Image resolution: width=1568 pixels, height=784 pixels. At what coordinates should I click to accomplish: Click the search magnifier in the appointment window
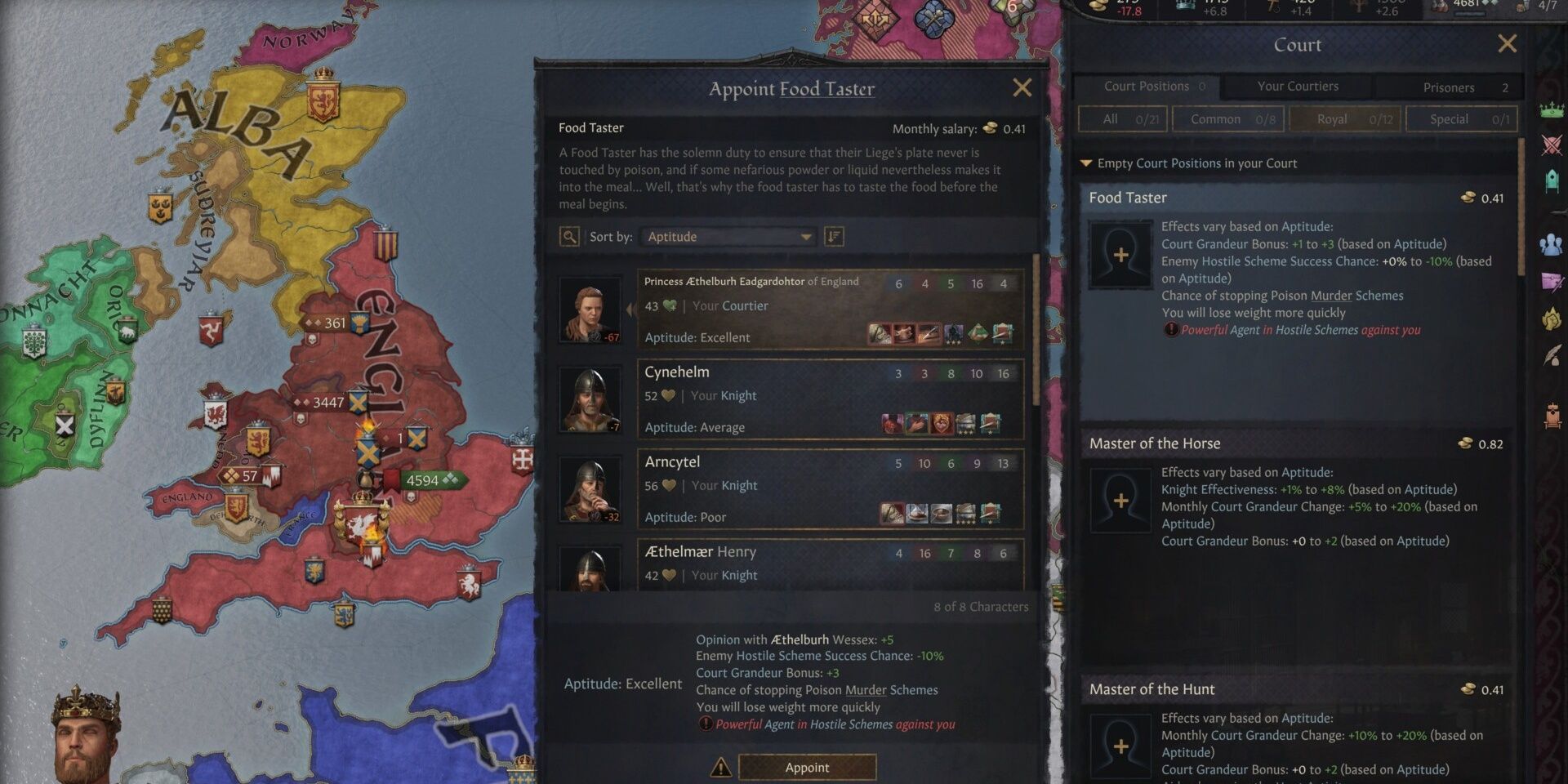click(569, 236)
